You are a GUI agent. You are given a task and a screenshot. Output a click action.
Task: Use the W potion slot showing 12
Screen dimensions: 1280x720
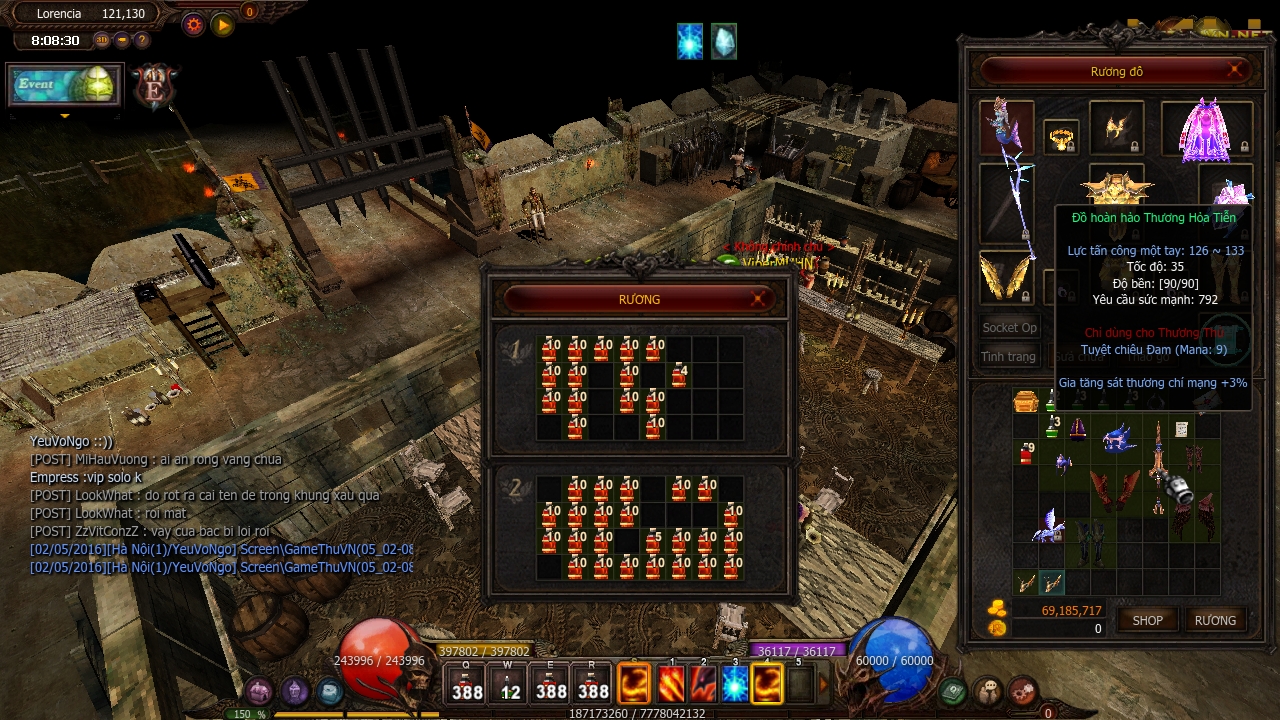coord(510,684)
